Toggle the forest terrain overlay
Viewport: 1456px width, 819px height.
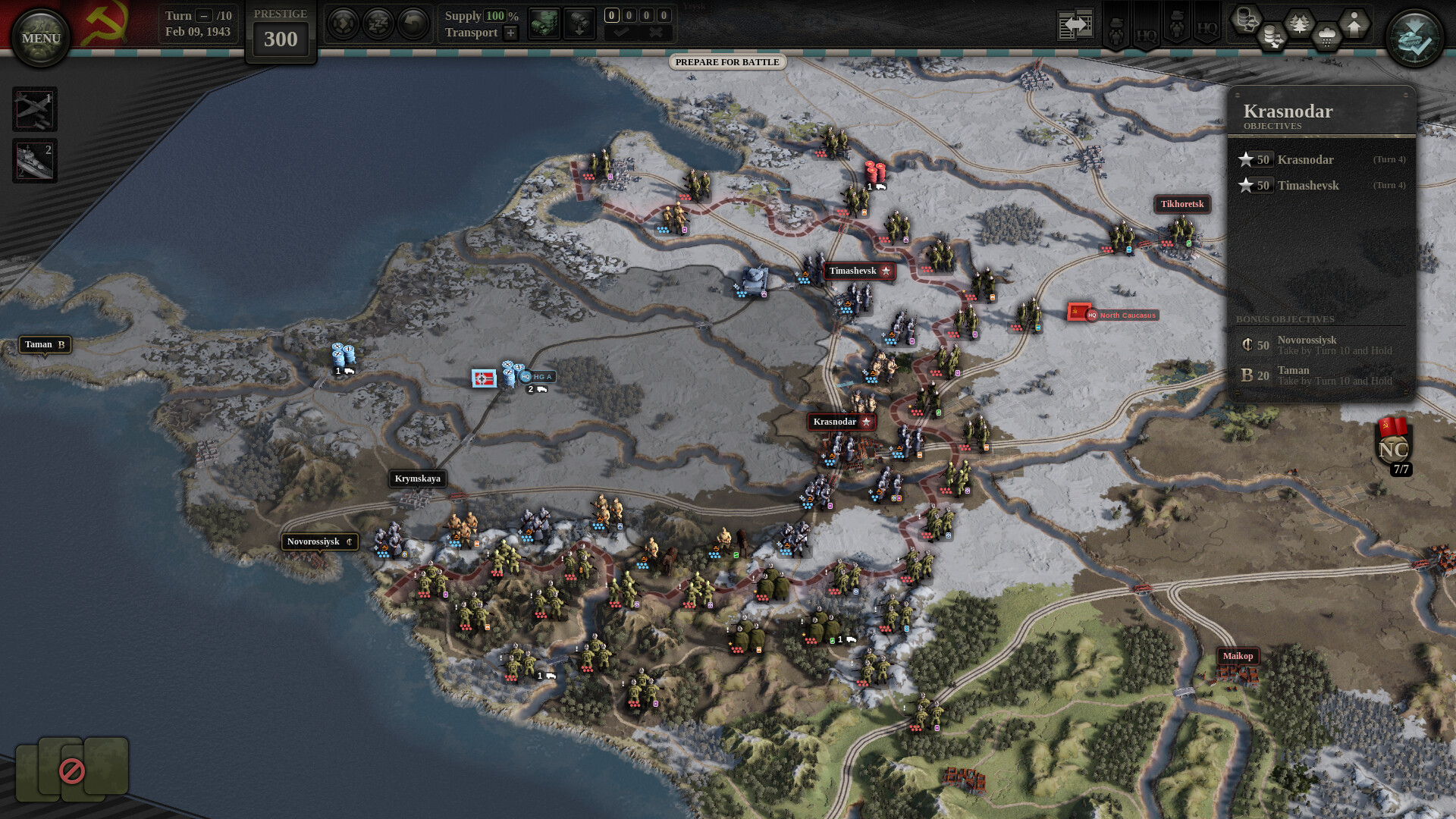point(1299,22)
